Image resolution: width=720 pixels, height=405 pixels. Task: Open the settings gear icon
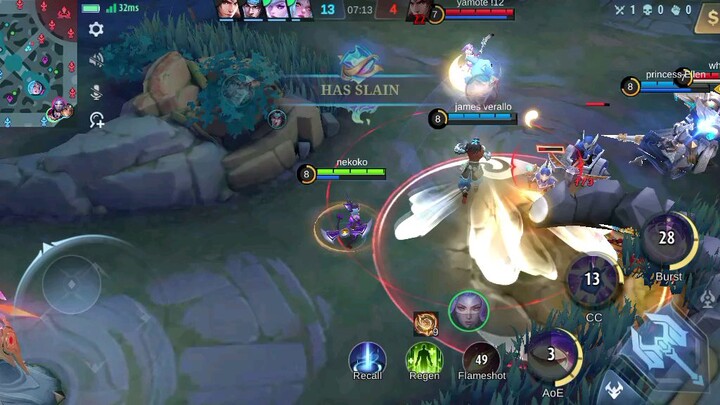[96, 29]
